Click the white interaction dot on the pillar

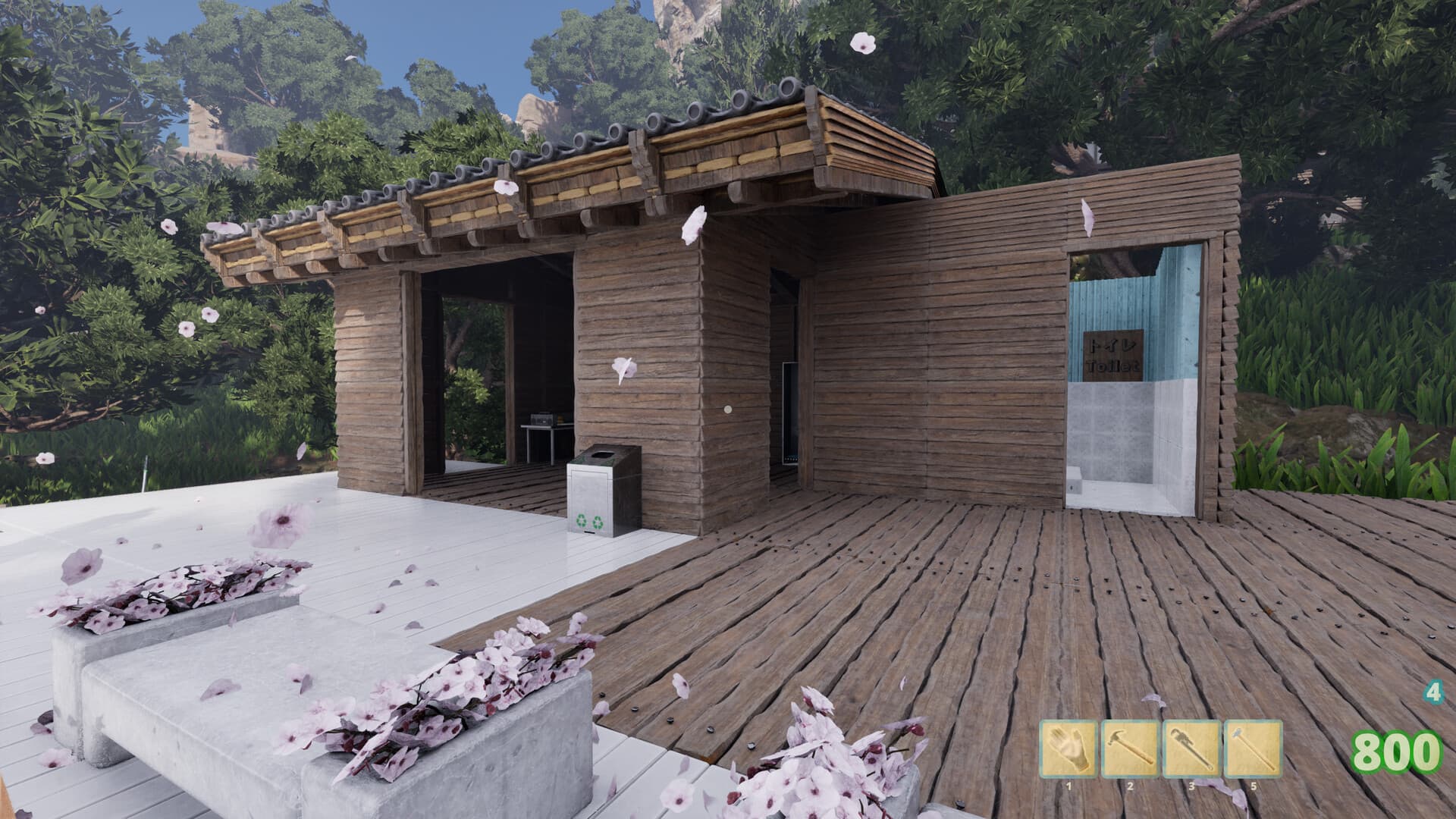(x=727, y=409)
